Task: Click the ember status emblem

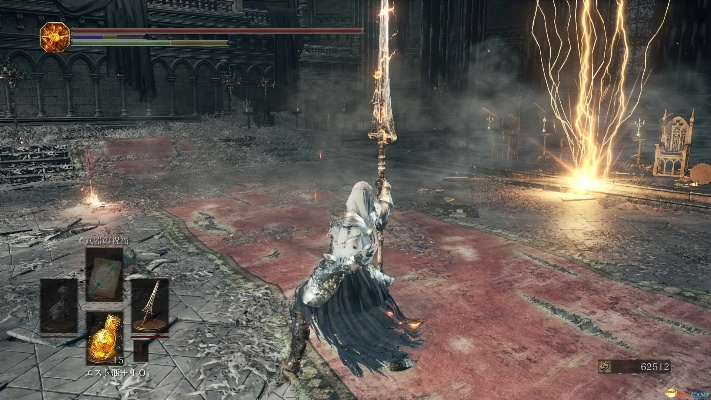Action: tap(54, 37)
